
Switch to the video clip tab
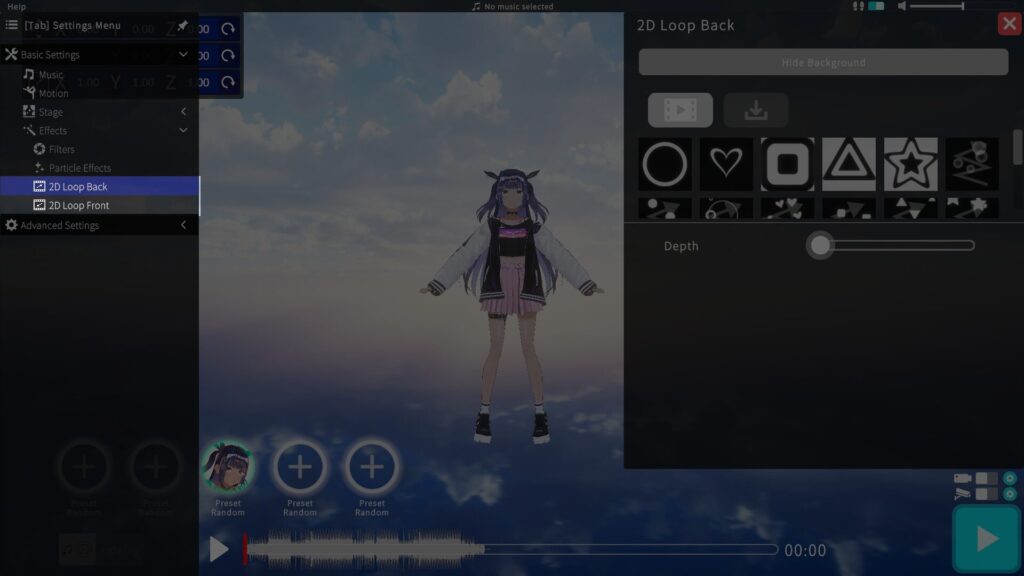(x=680, y=110)
